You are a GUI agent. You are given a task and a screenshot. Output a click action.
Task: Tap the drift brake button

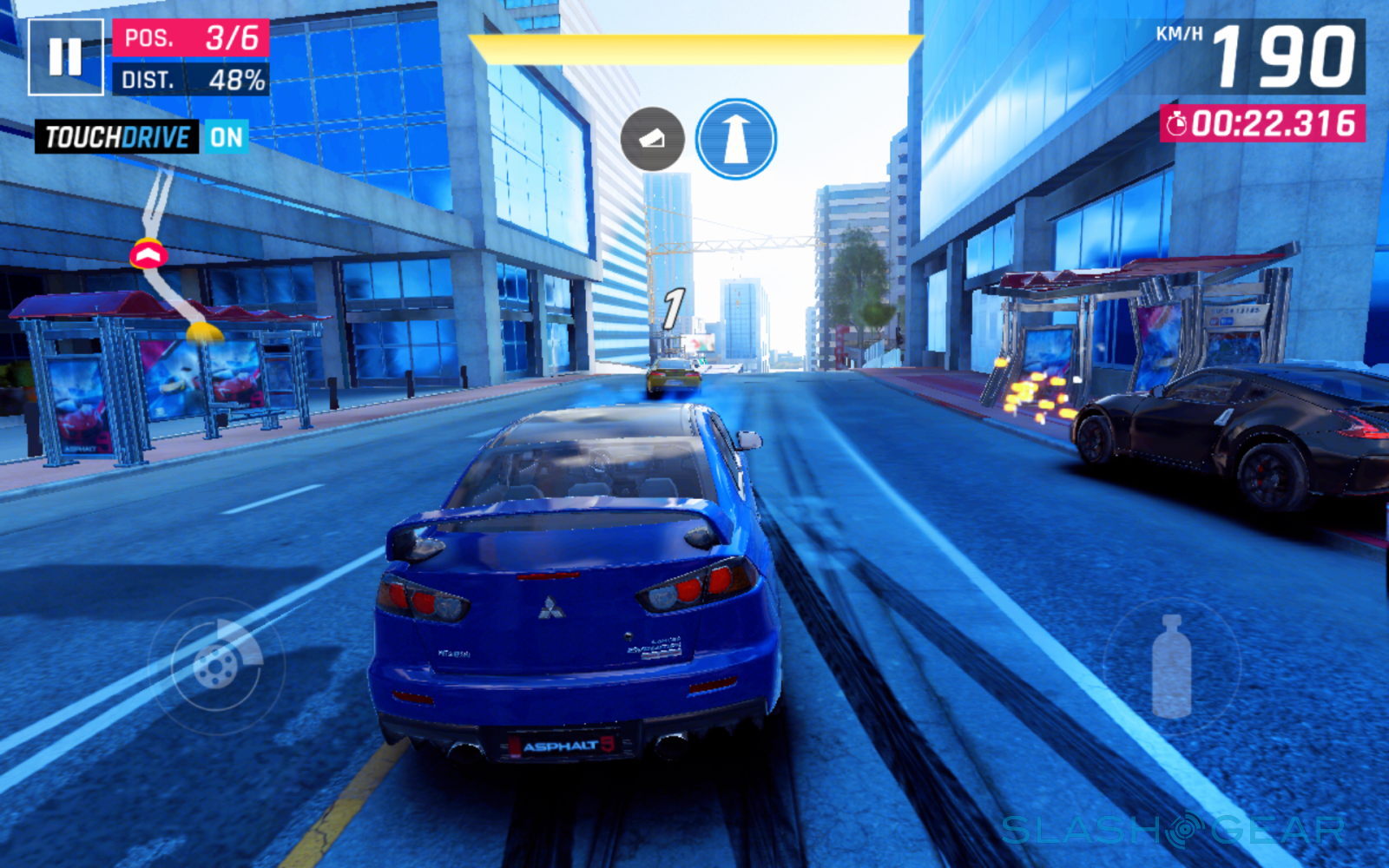(x=216, y=665)
